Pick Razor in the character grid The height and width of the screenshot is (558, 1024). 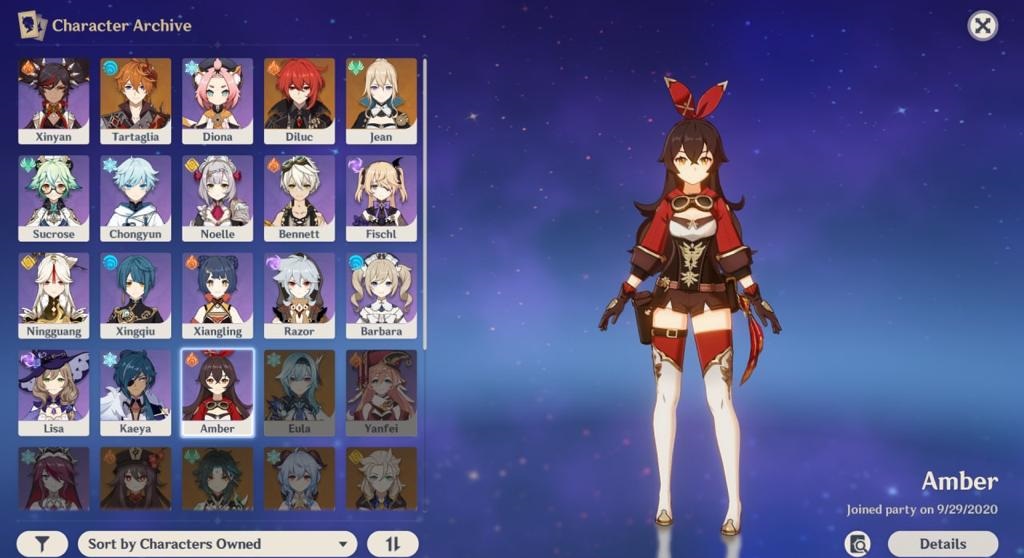(299, 294)
